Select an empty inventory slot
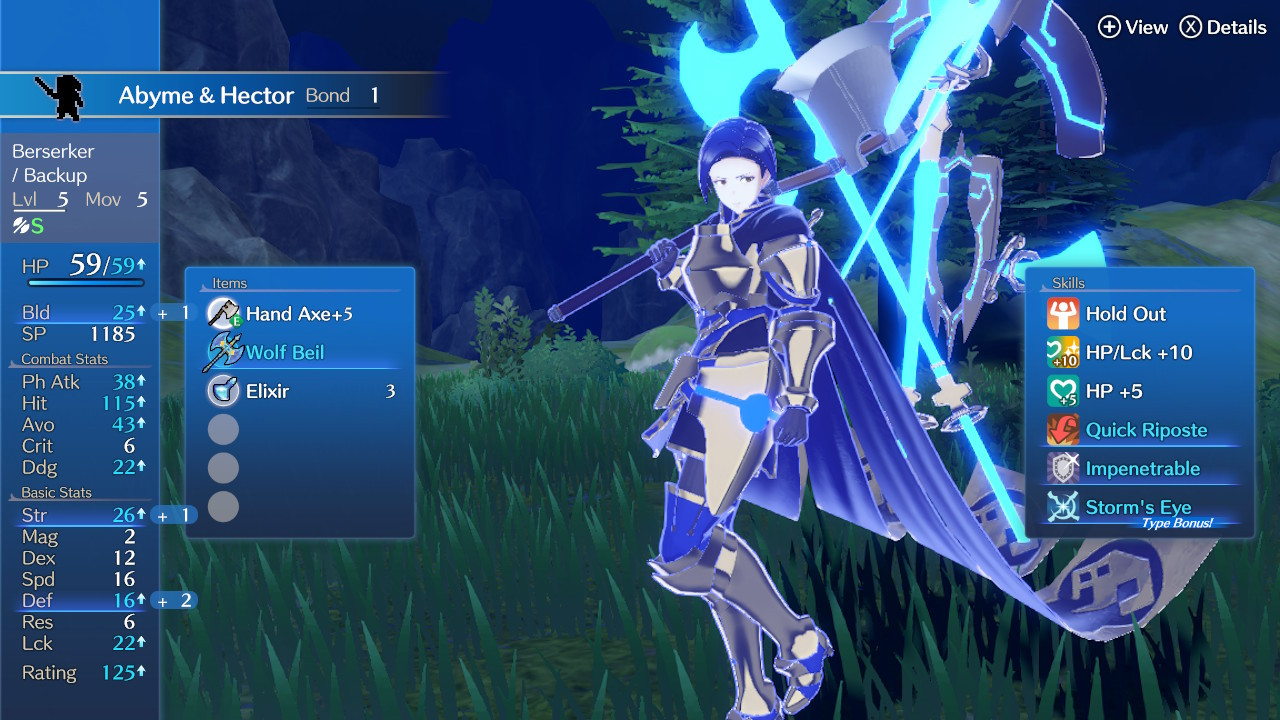 [x=224, y=429]
